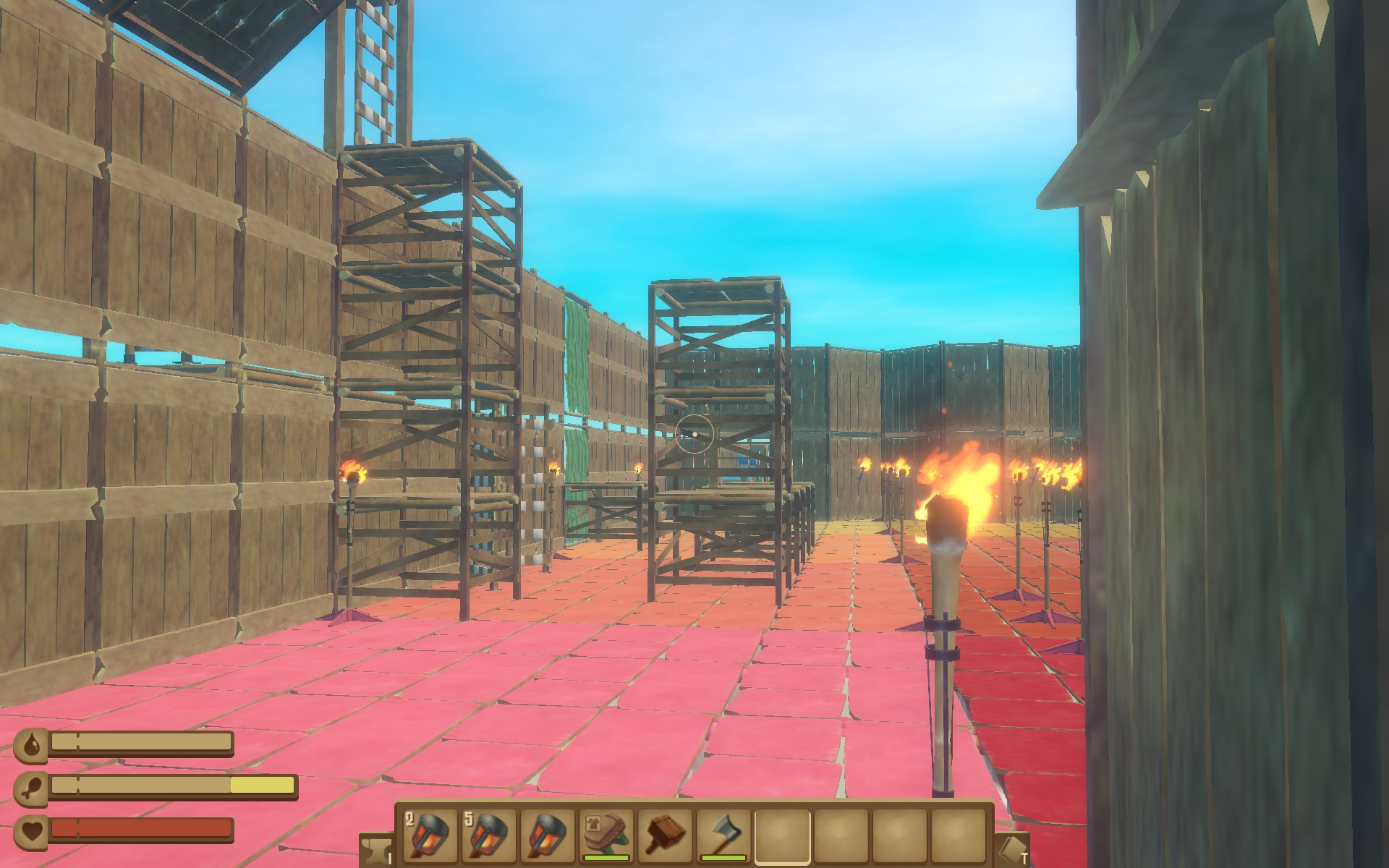
Task: Choose the leather backpack equipment slot
Action: pos(606,835)
